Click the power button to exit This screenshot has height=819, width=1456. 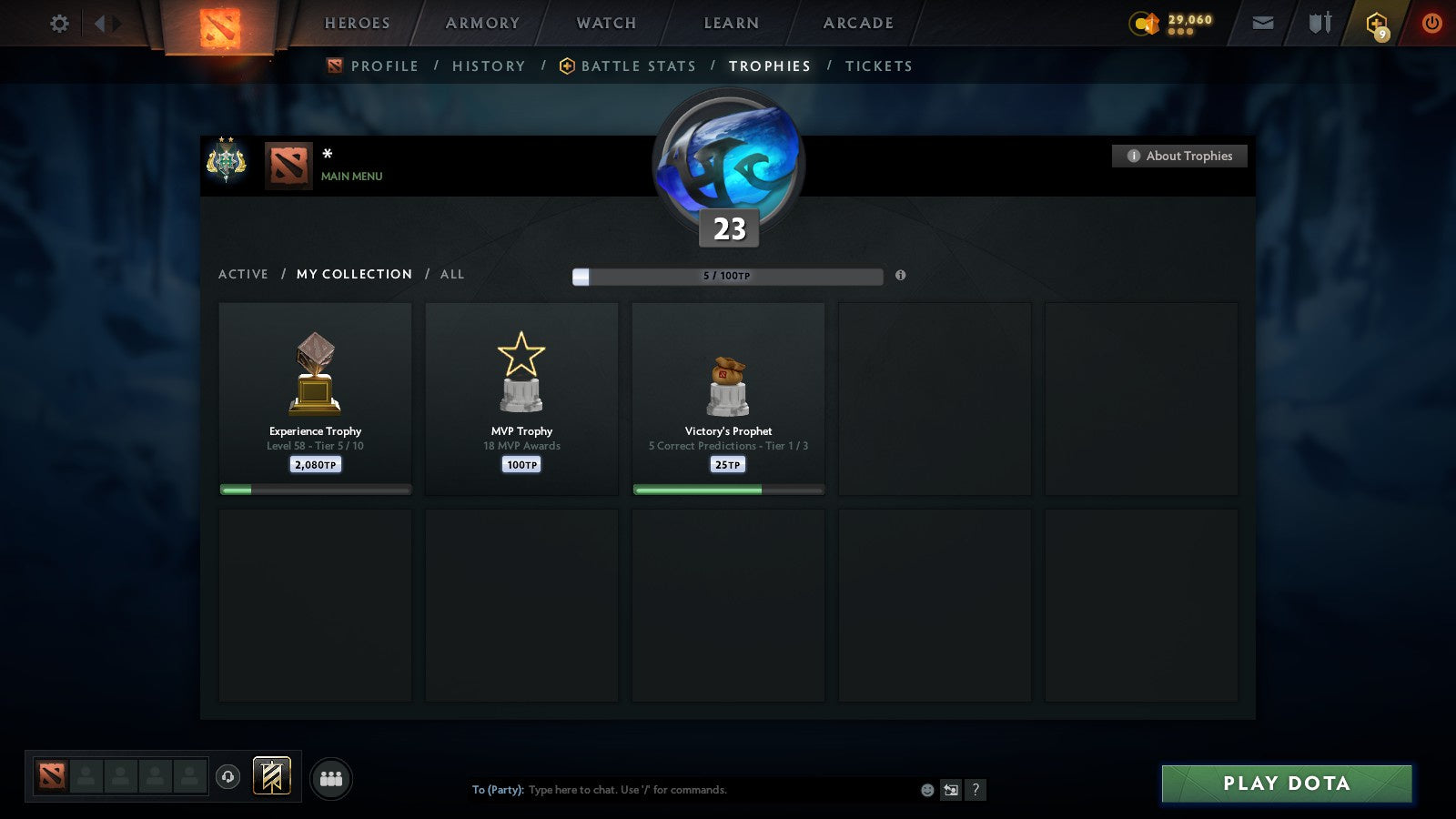(x=1431, y=24)
